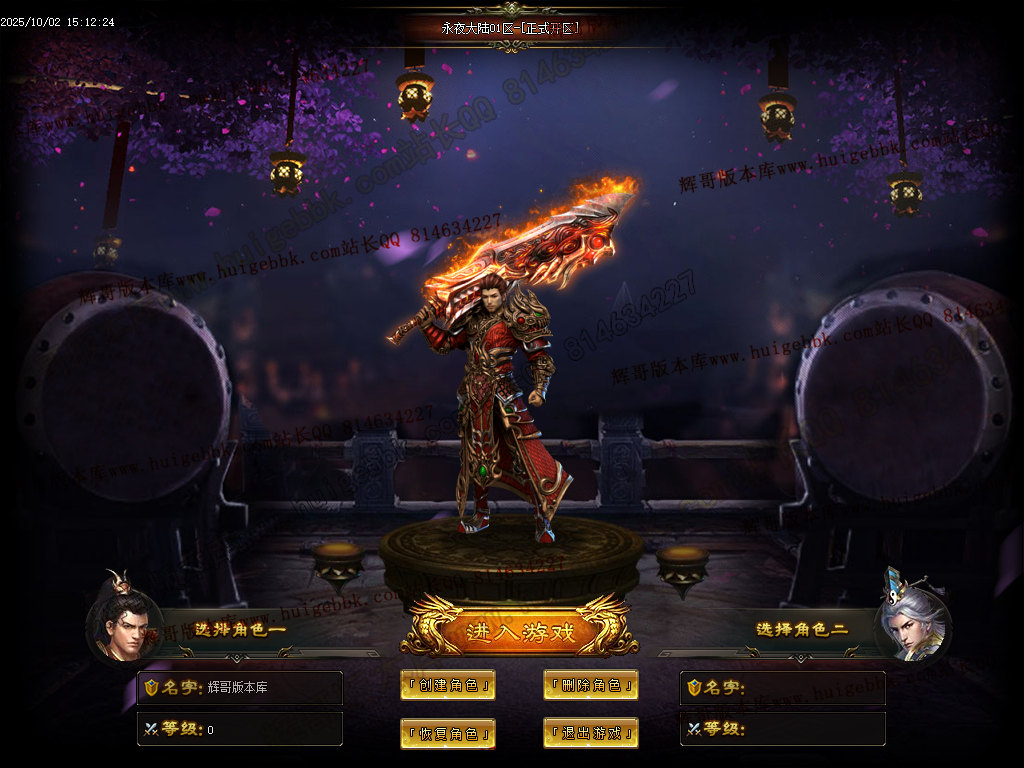The width and height of the screenshot is (1024, 768).
Task: Select 恢复角色 to restore a character
Action: [x=448, y=733]
